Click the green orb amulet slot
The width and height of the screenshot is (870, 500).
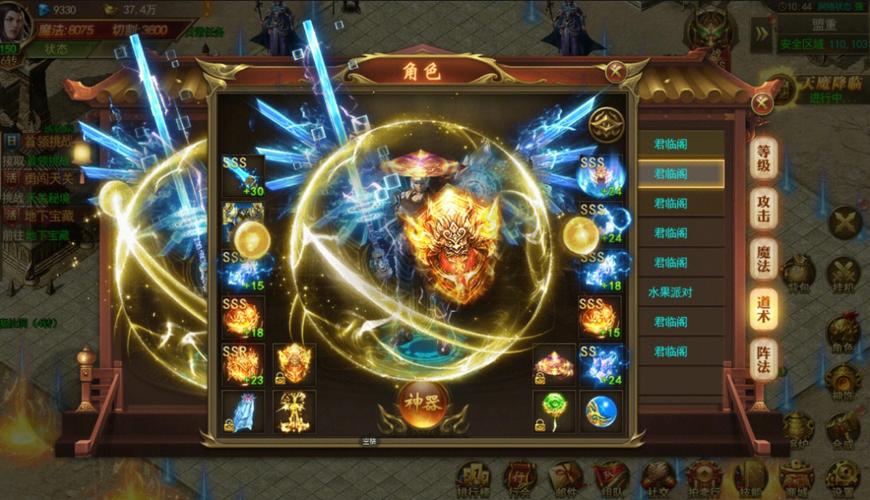(x=555, y=410)
